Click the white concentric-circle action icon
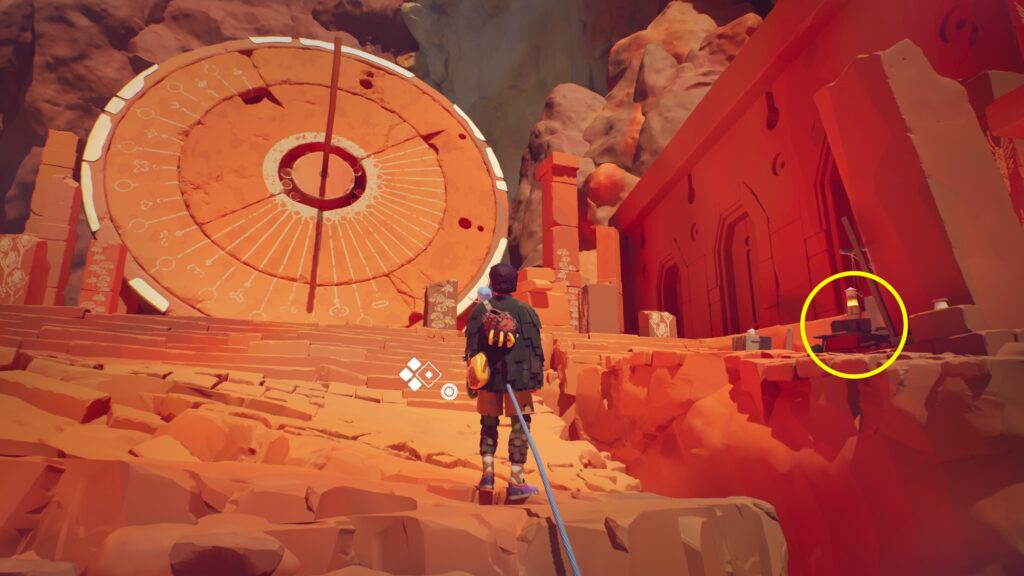1024x576 pixels. 449,391
